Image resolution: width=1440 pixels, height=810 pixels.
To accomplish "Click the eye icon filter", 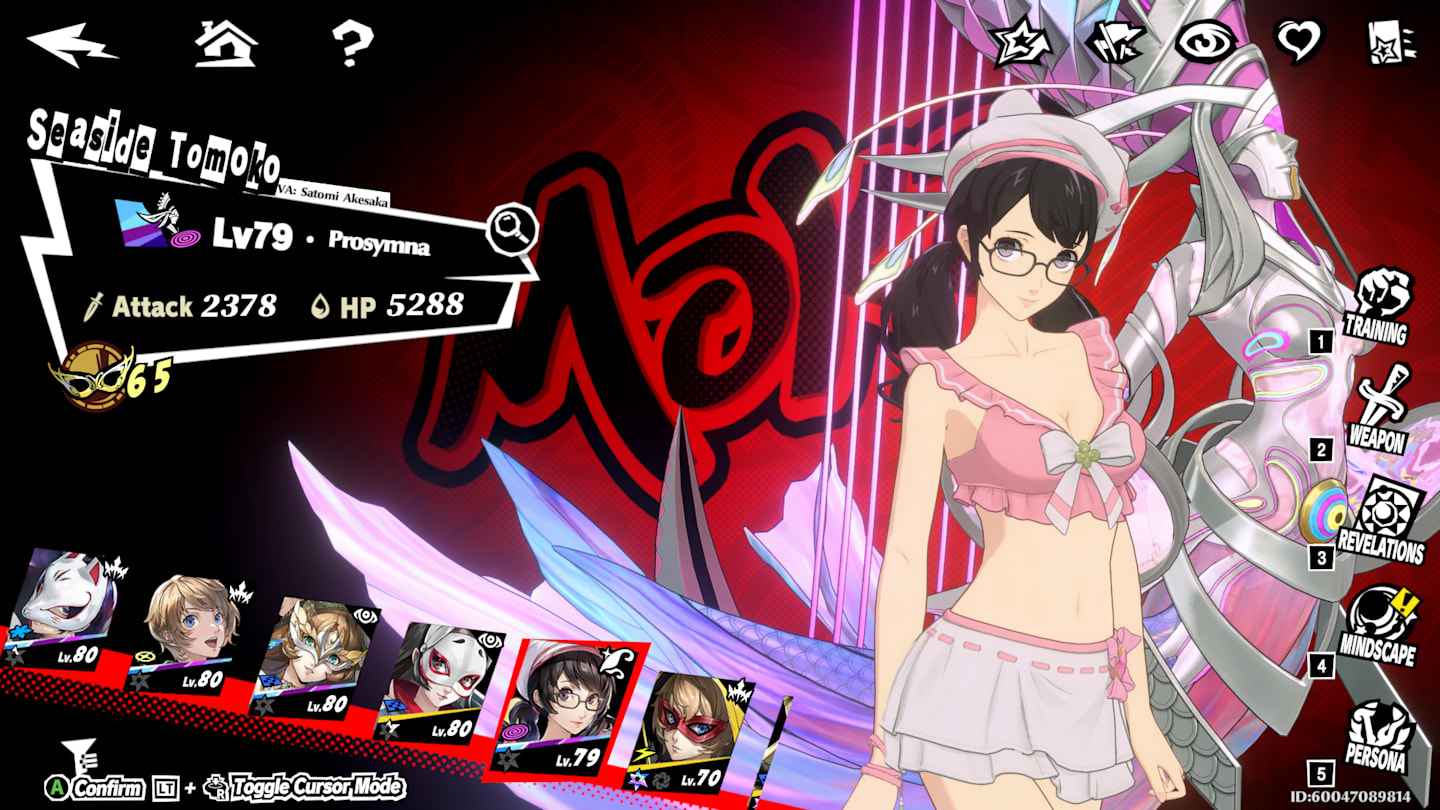I will [1207, 42].
